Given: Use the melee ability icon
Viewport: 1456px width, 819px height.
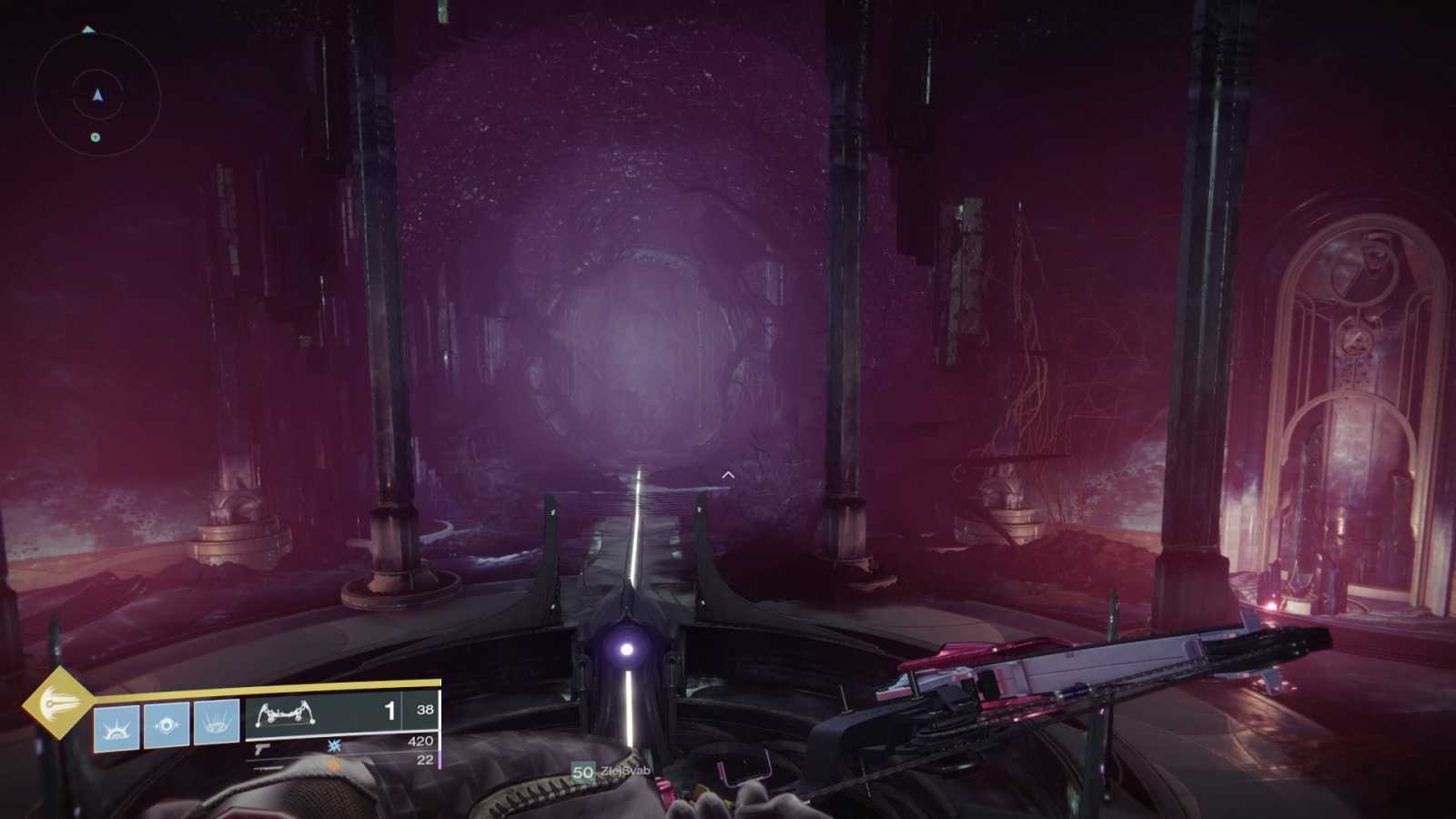Looking at the screenshot, I should pyautogui.click(x=167, y=725).
